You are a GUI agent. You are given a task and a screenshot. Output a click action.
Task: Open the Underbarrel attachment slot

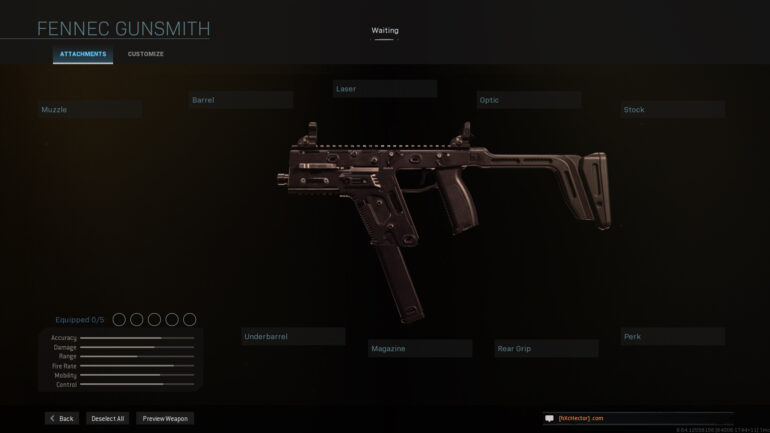tap(293, 337)
